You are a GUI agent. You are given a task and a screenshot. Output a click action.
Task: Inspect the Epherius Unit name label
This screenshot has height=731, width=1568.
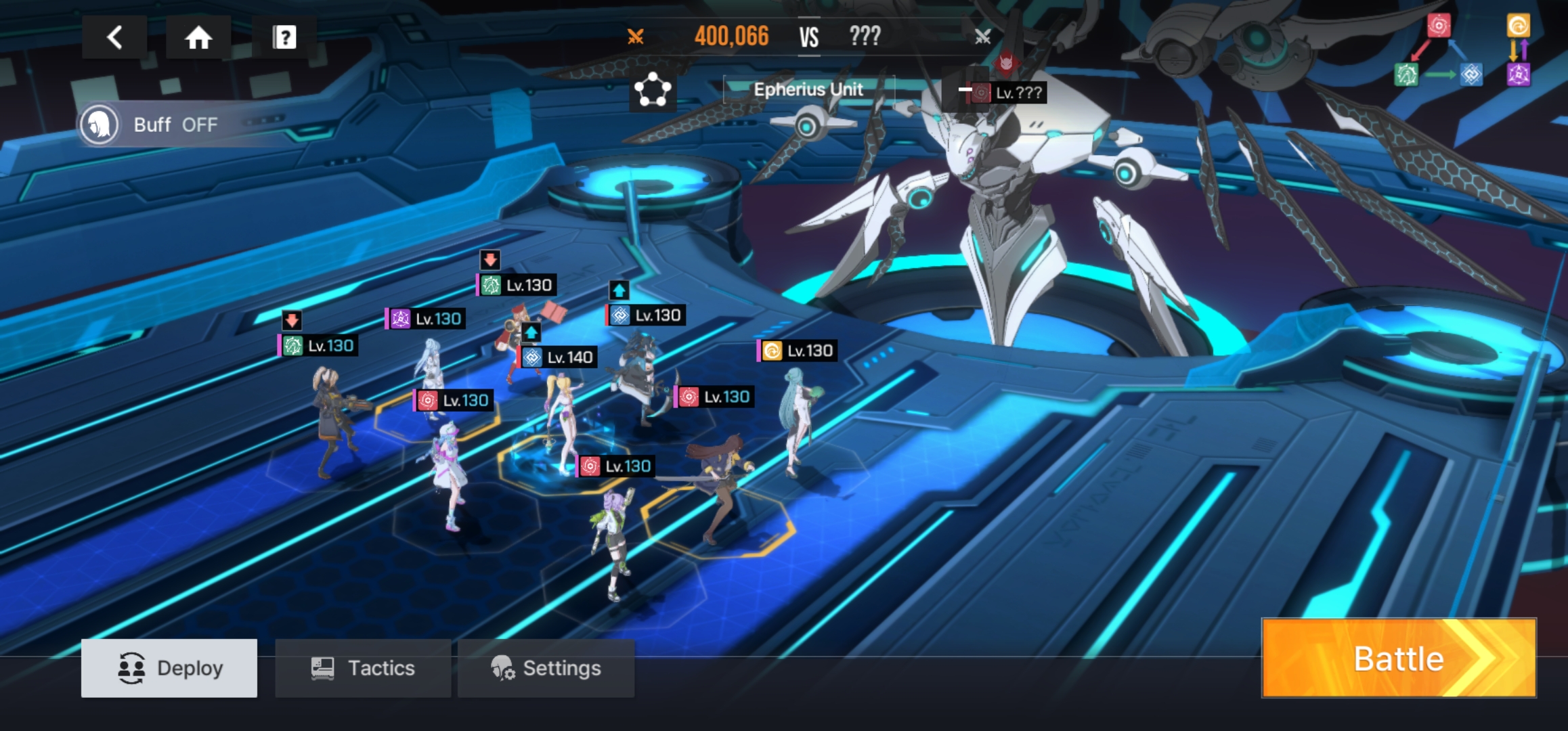click(x=808, y=89)
